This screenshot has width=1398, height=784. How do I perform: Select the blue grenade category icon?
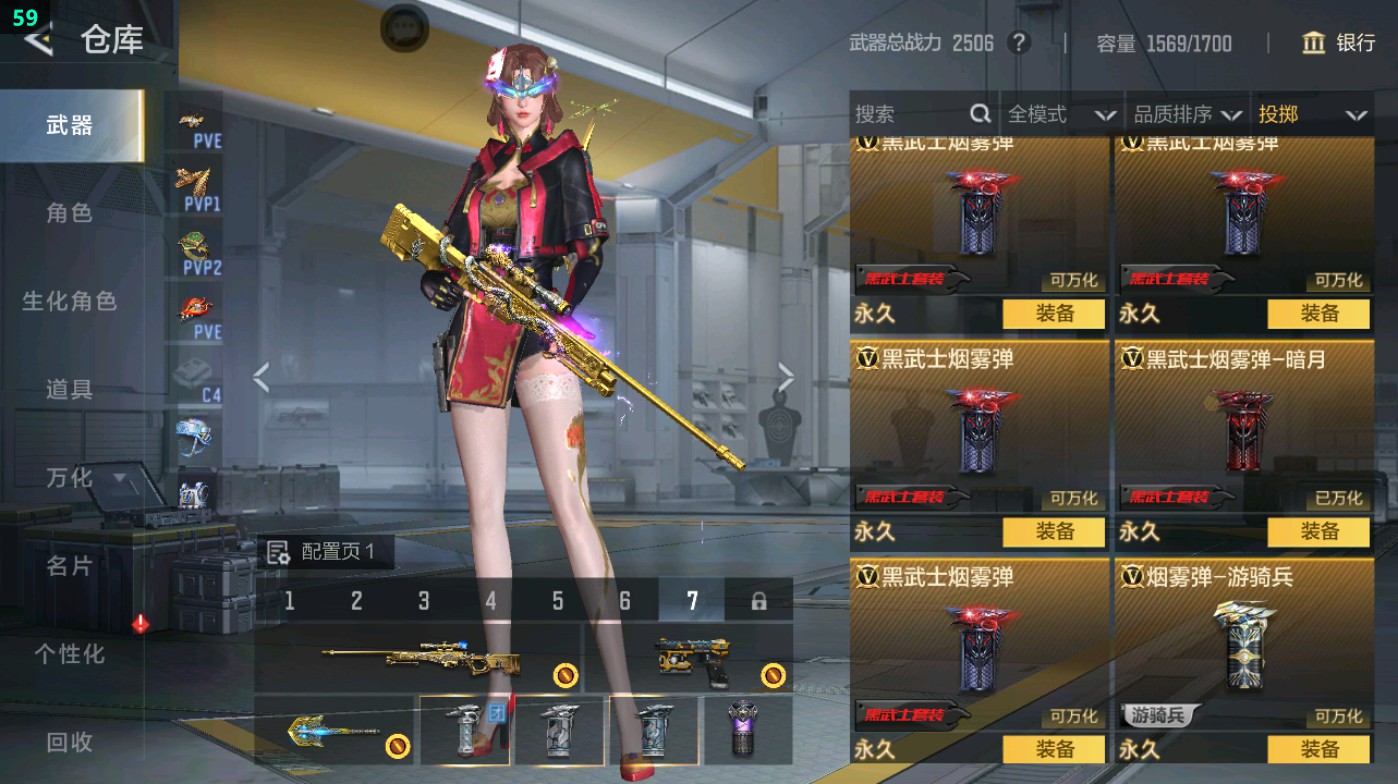[x=197, y=434]
